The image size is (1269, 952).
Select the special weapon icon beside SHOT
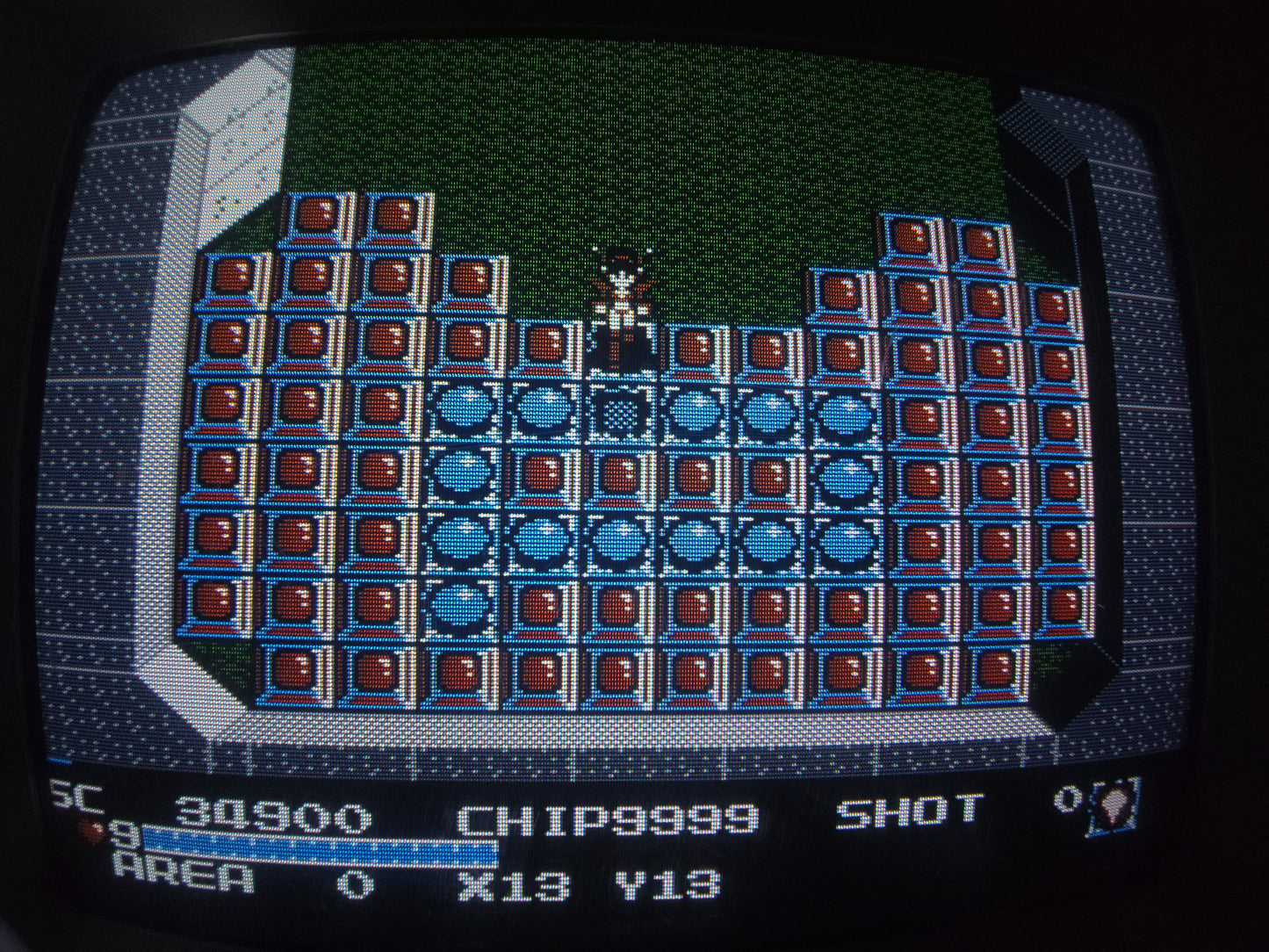[x=1113, y=805]
